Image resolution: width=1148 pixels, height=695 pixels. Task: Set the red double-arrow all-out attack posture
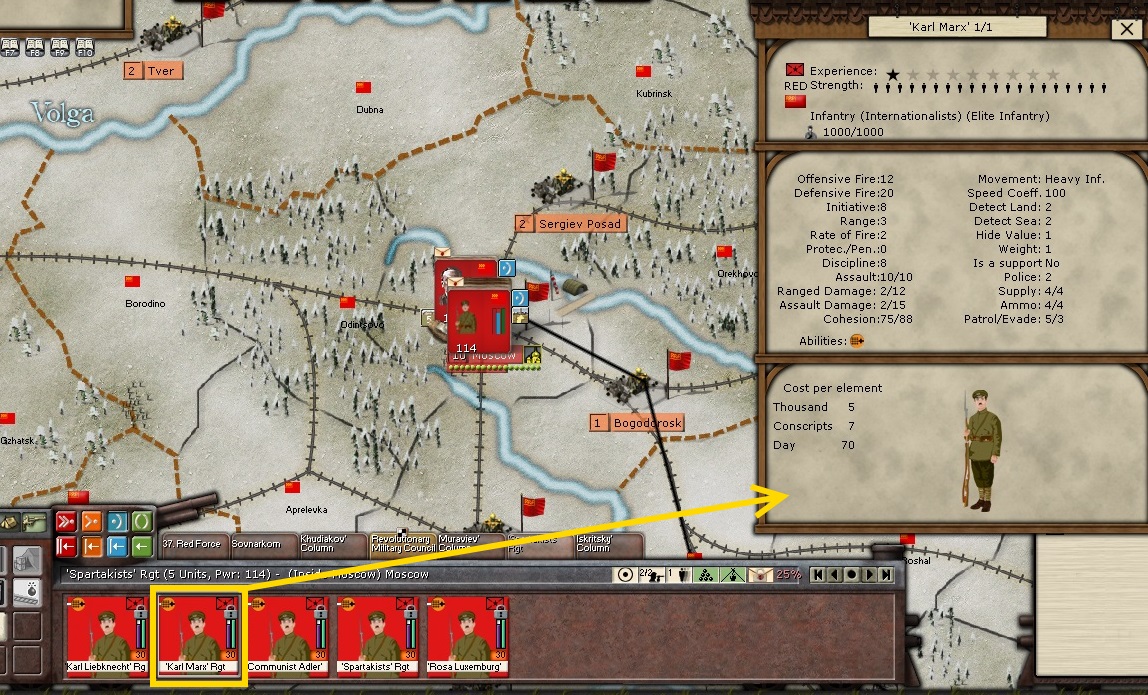point(67,521)
